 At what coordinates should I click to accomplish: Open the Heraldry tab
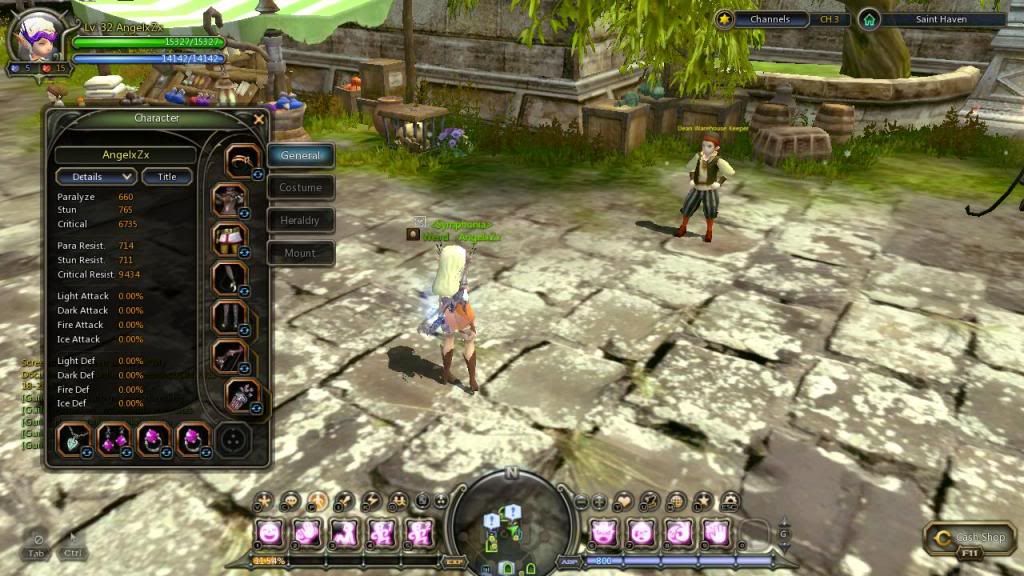[x=300, y=220]
